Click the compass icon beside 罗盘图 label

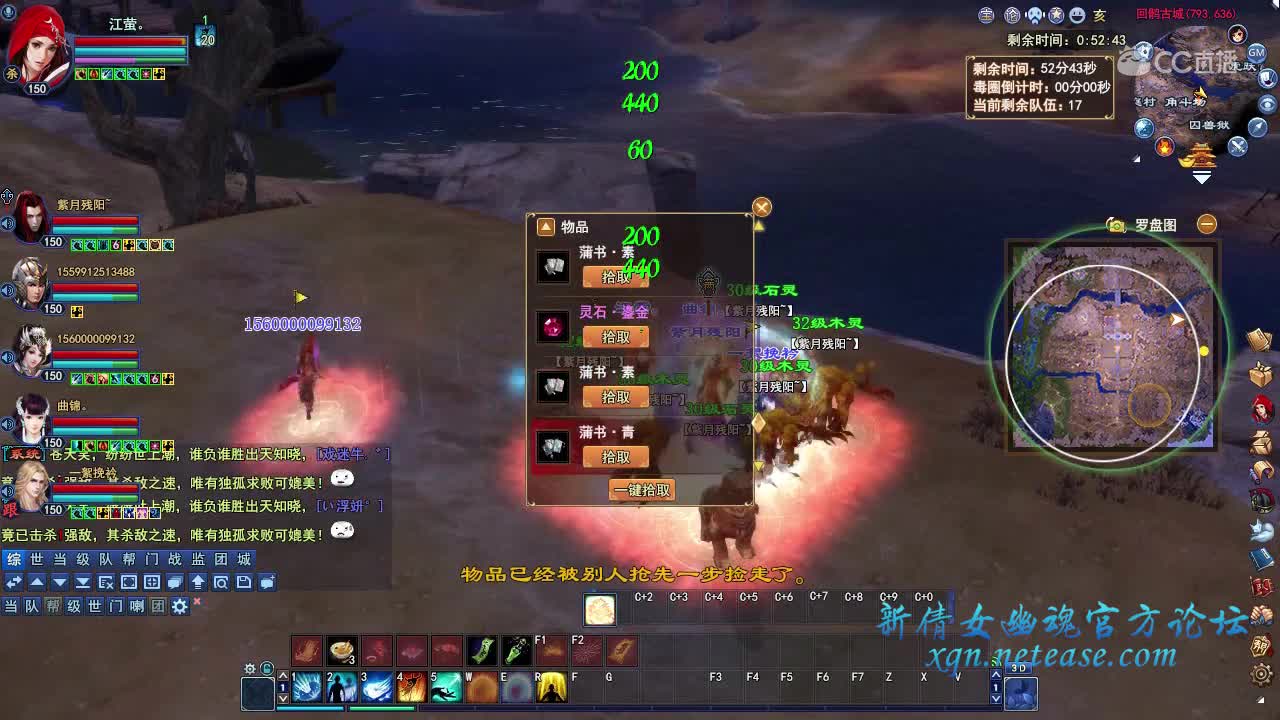(1116, 225)
